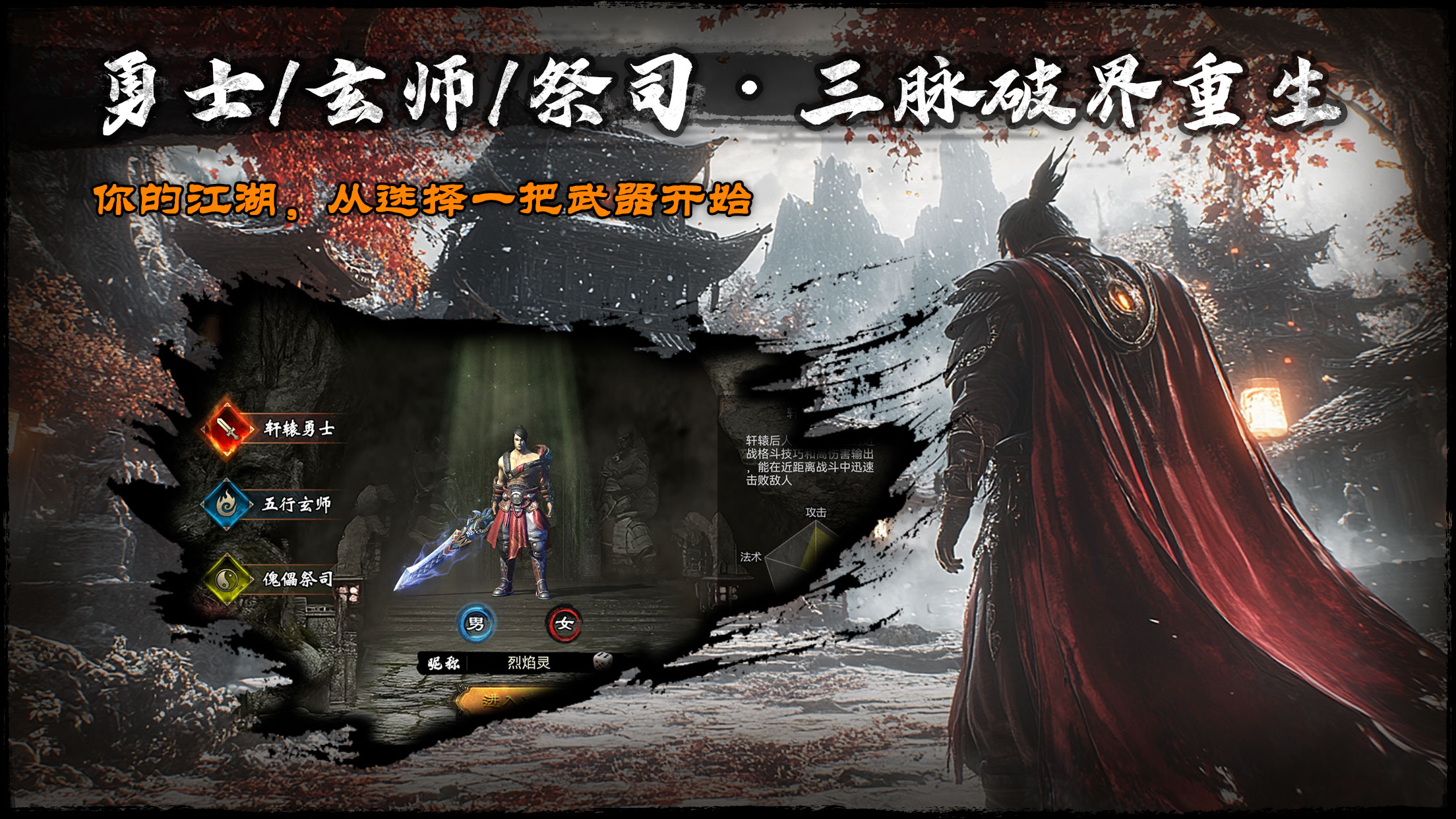Switch to the 五行玄师 class tab
Viewport: 1456px width, 819px height.
point(297,504)
